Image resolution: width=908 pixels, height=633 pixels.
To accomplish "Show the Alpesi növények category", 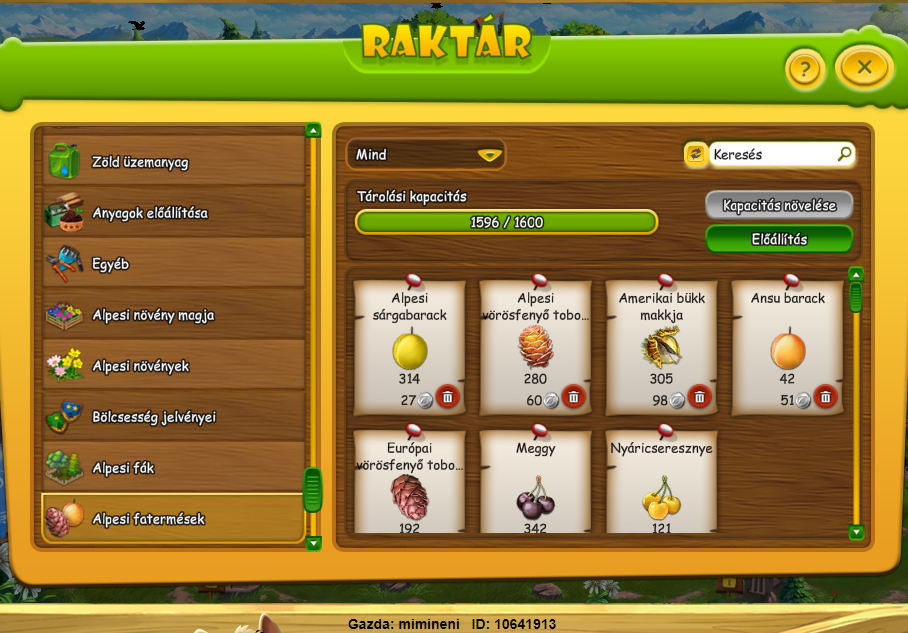I will pos(174,366).
